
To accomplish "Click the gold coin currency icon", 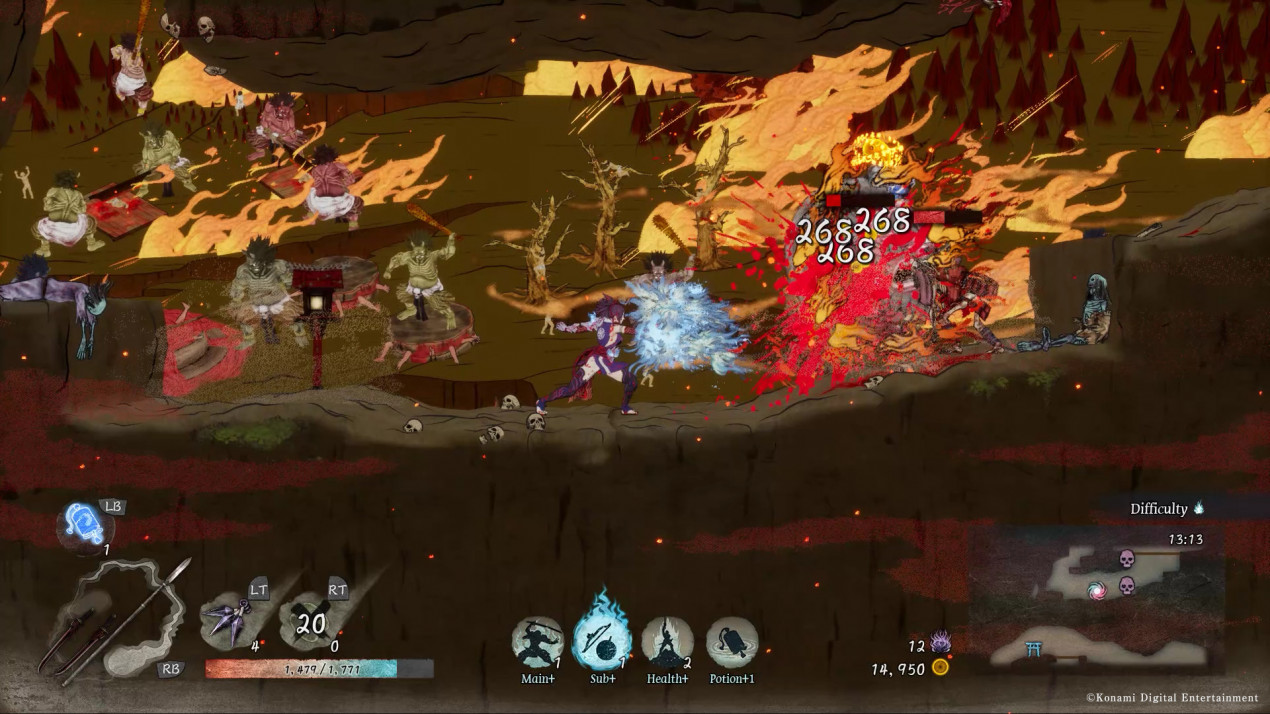I will 940,667.
